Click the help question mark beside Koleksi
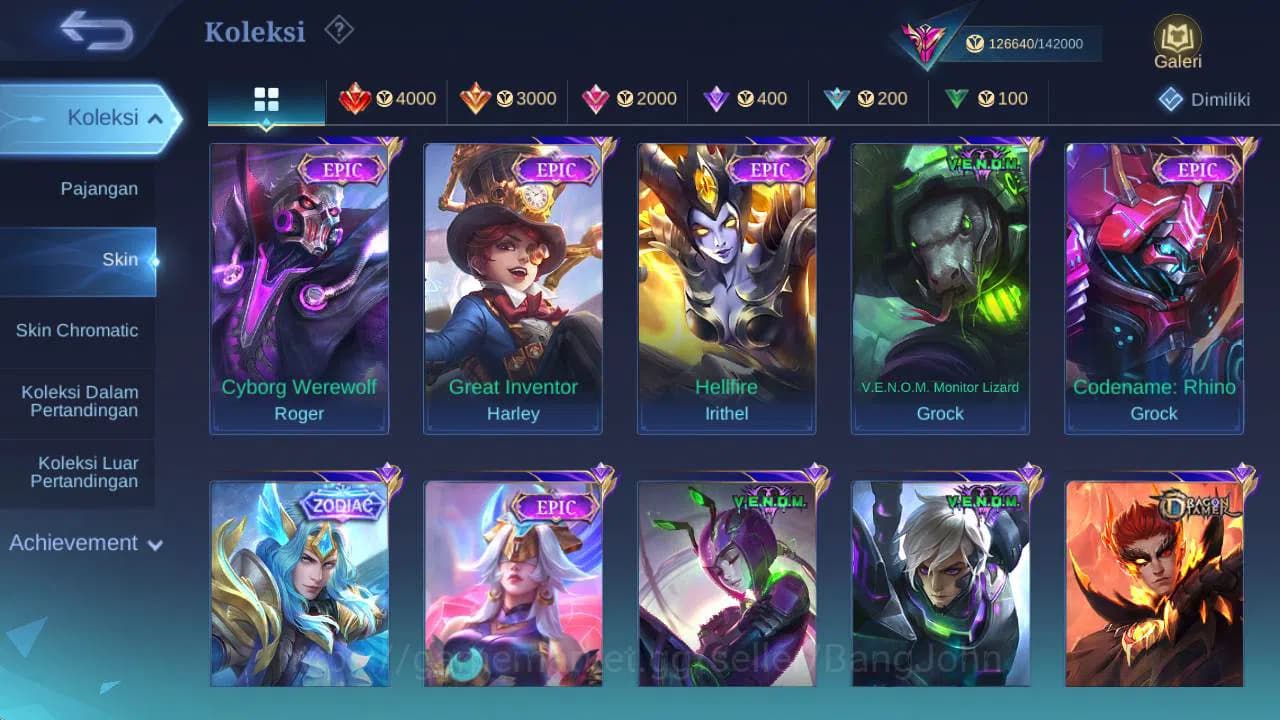Screen dimensions: 1280x720 [338, 31]
